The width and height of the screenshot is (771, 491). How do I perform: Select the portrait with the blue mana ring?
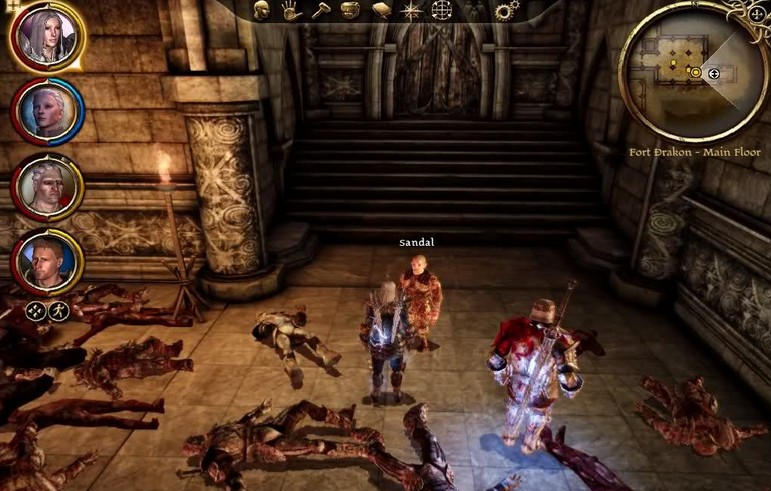coord(48,112)
